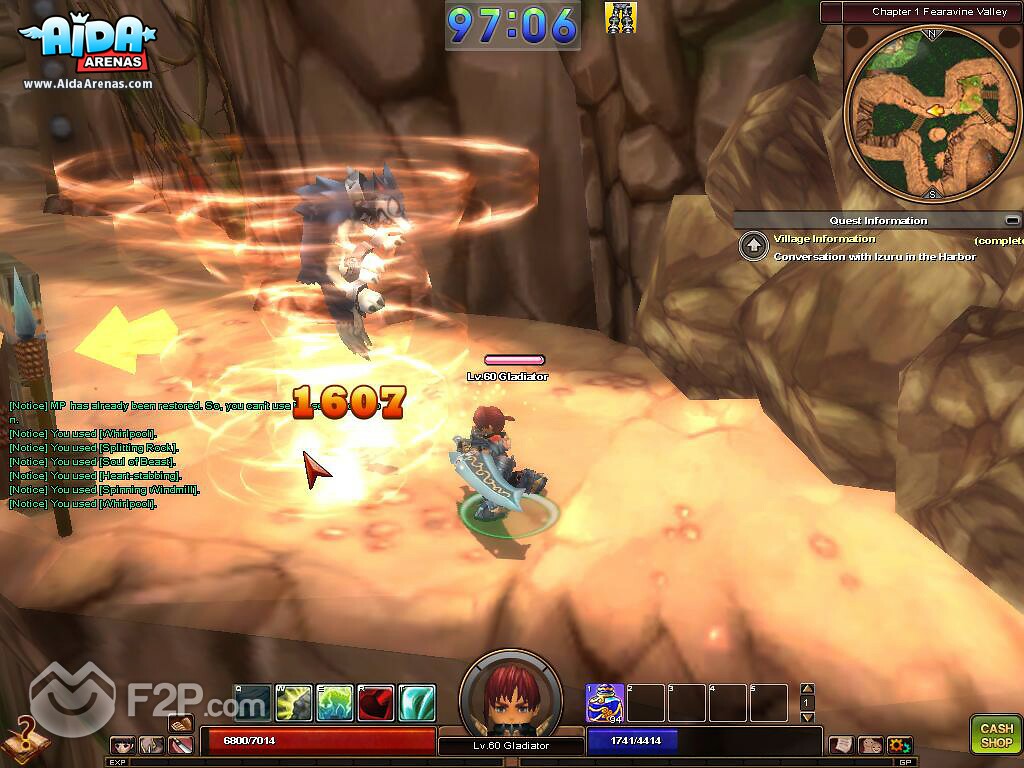
Task: Switch quick-slot page down with the arrow
Action: [x=808, y=717]
